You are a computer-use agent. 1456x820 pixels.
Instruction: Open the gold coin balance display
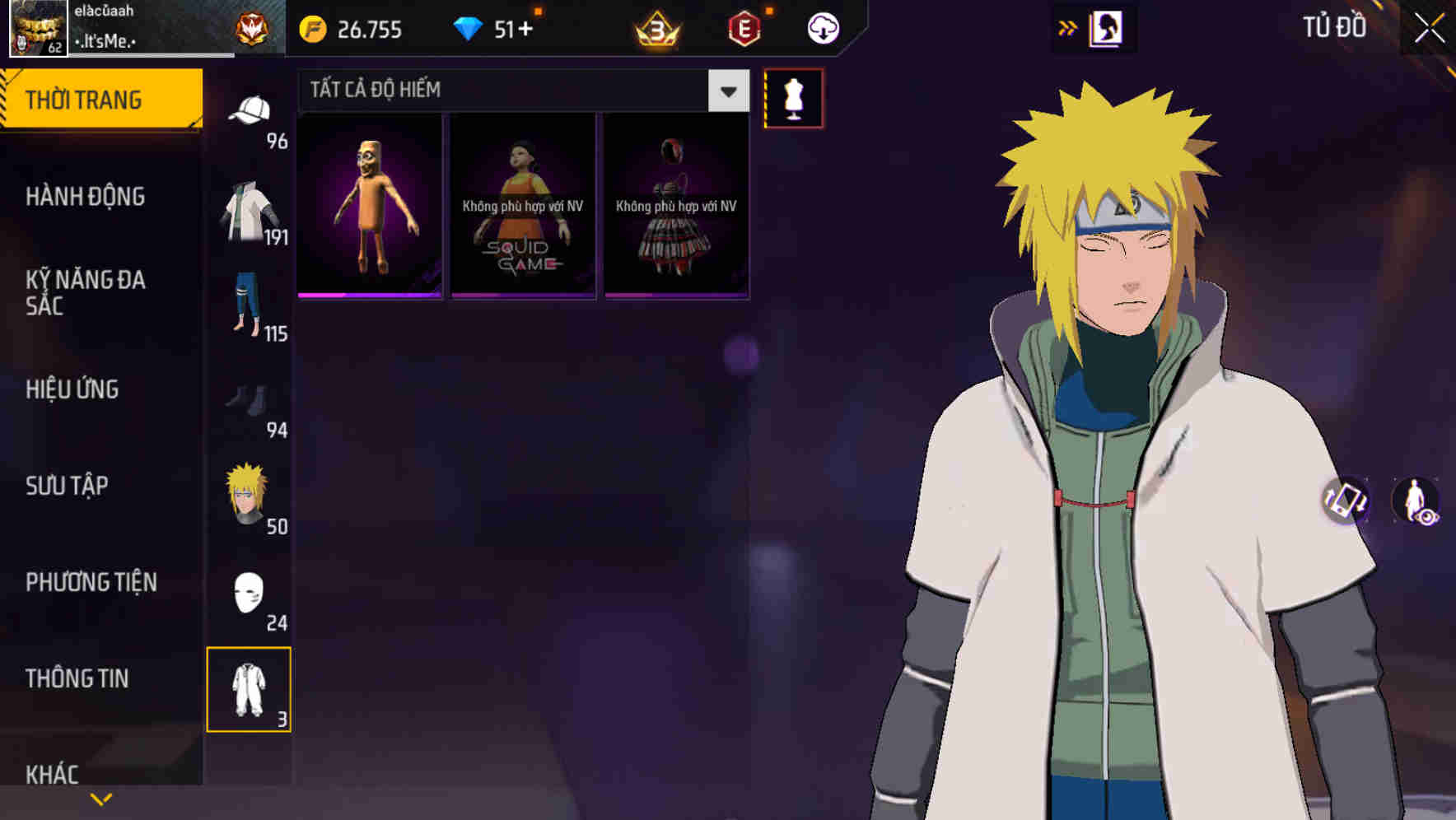[354, 30]
